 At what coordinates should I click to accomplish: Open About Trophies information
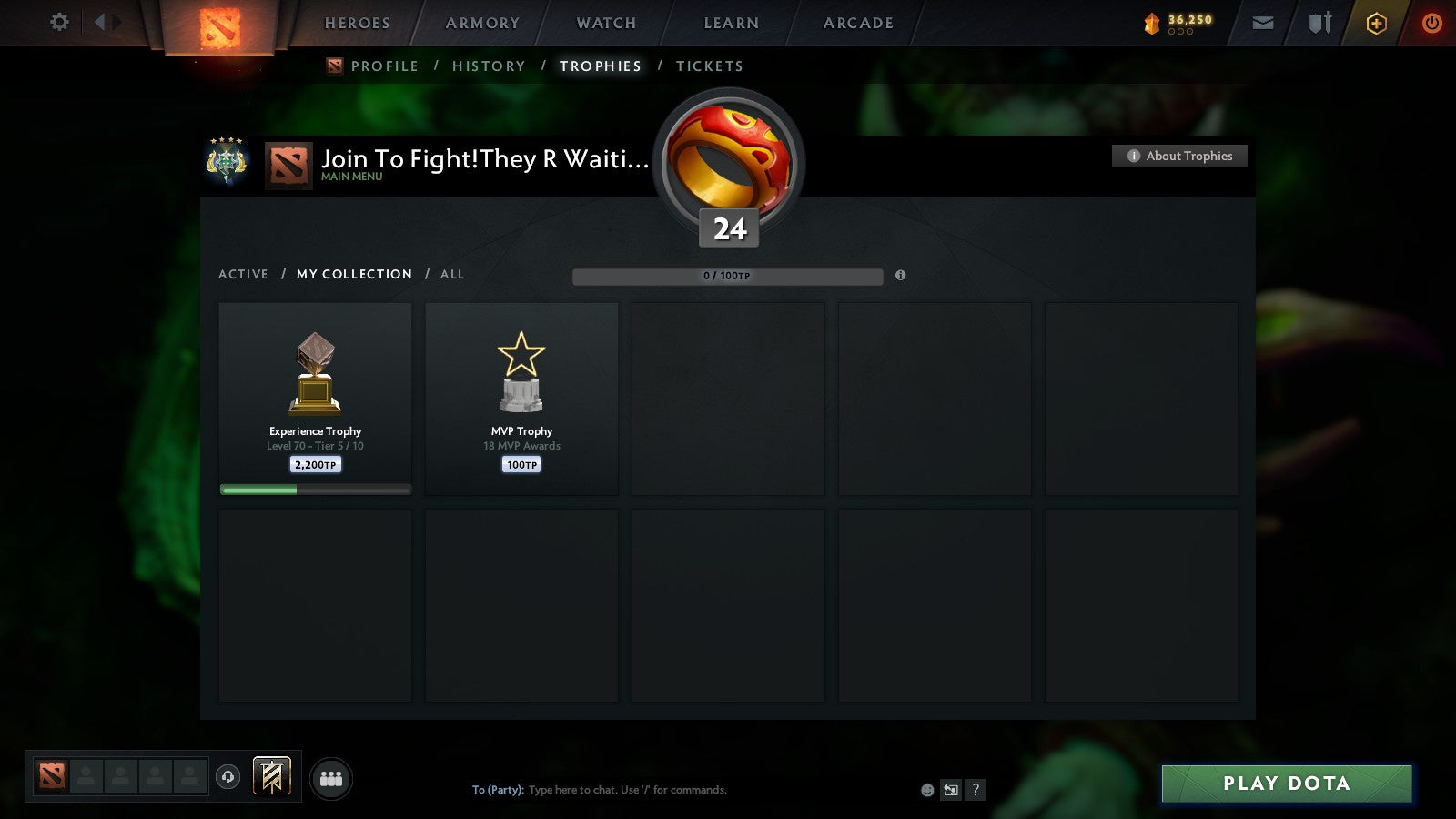pos(1179,156)
